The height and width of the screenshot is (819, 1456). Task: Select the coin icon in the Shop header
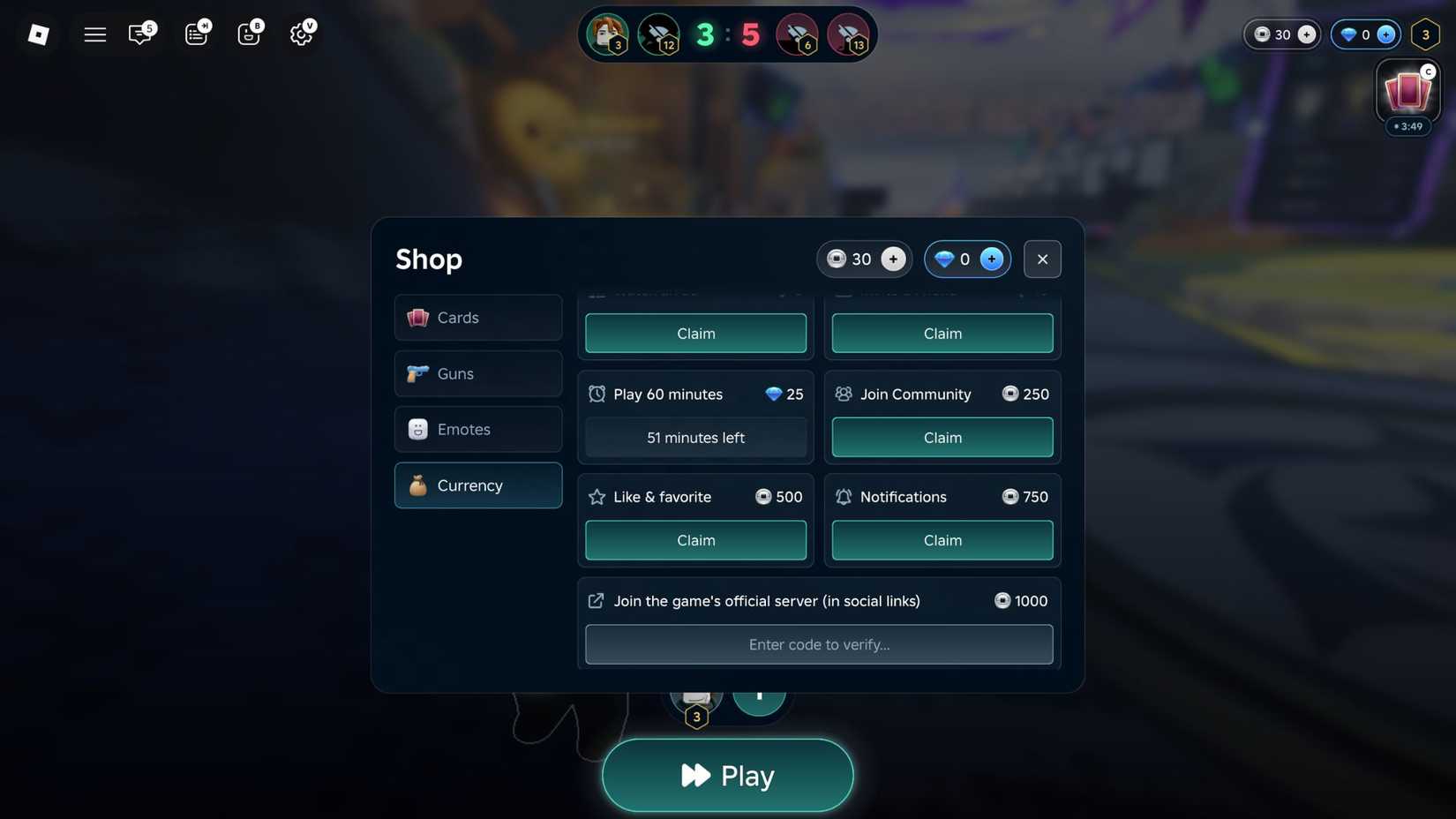point(837,259)
